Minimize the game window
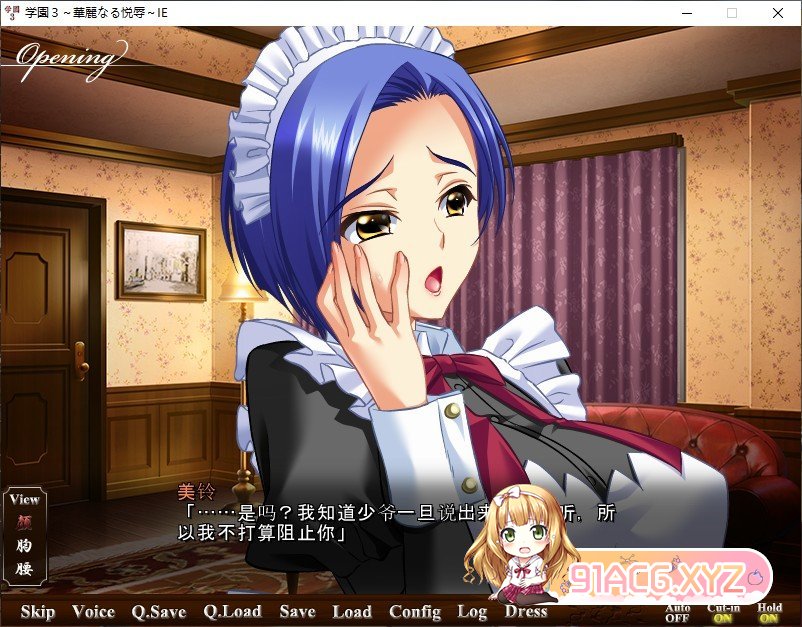 686,13
